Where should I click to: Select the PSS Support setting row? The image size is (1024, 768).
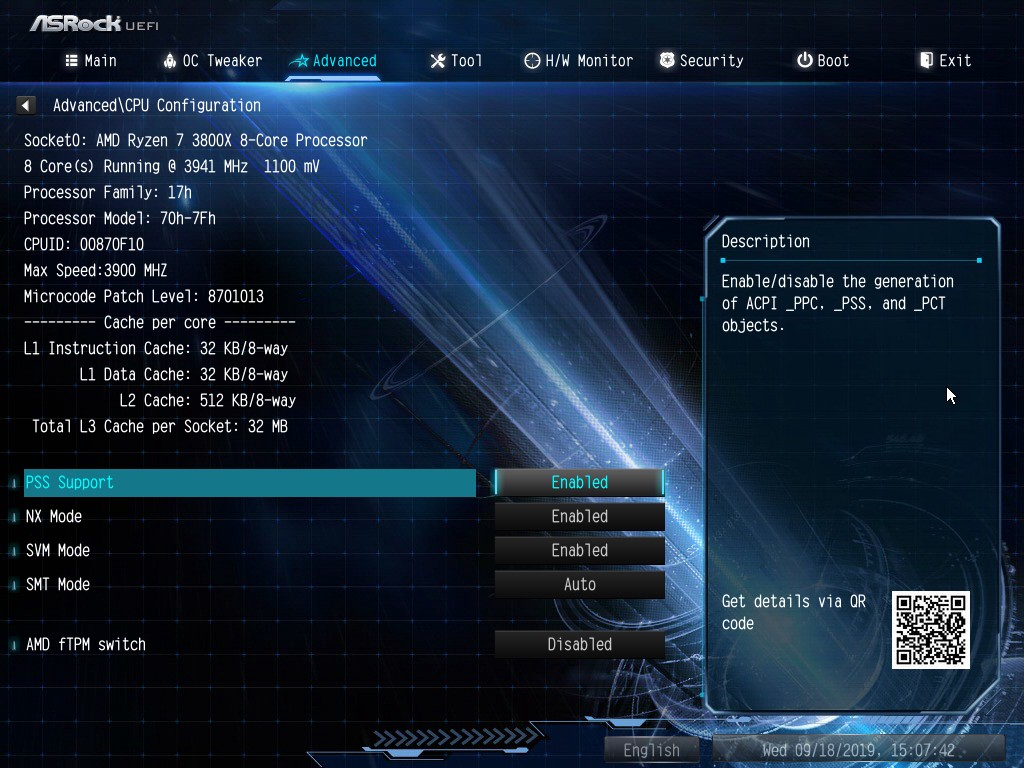(x=250, y=483)
